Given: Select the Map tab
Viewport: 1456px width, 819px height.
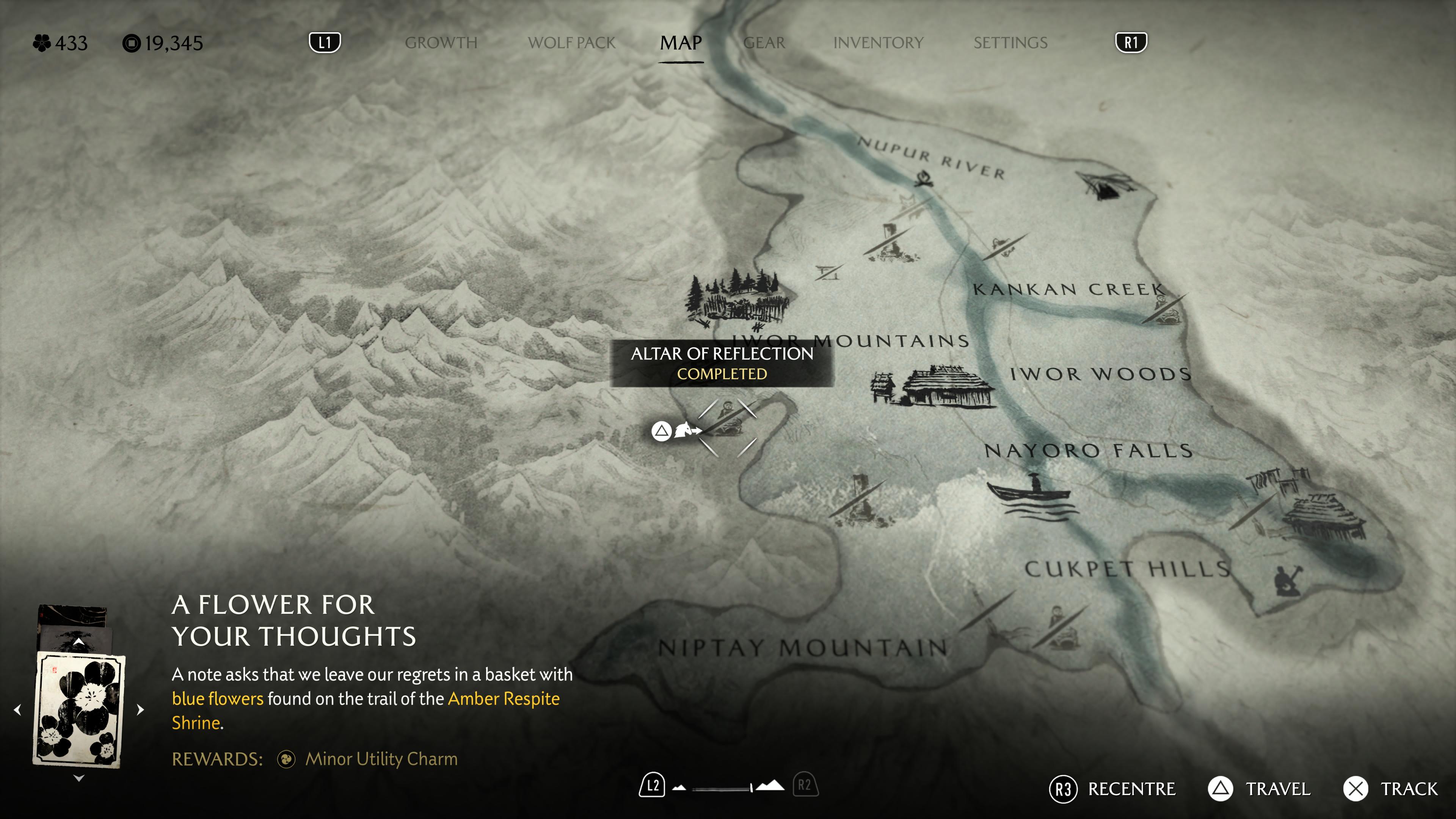Looking at the screenshot, I should (x=681, y=42).
